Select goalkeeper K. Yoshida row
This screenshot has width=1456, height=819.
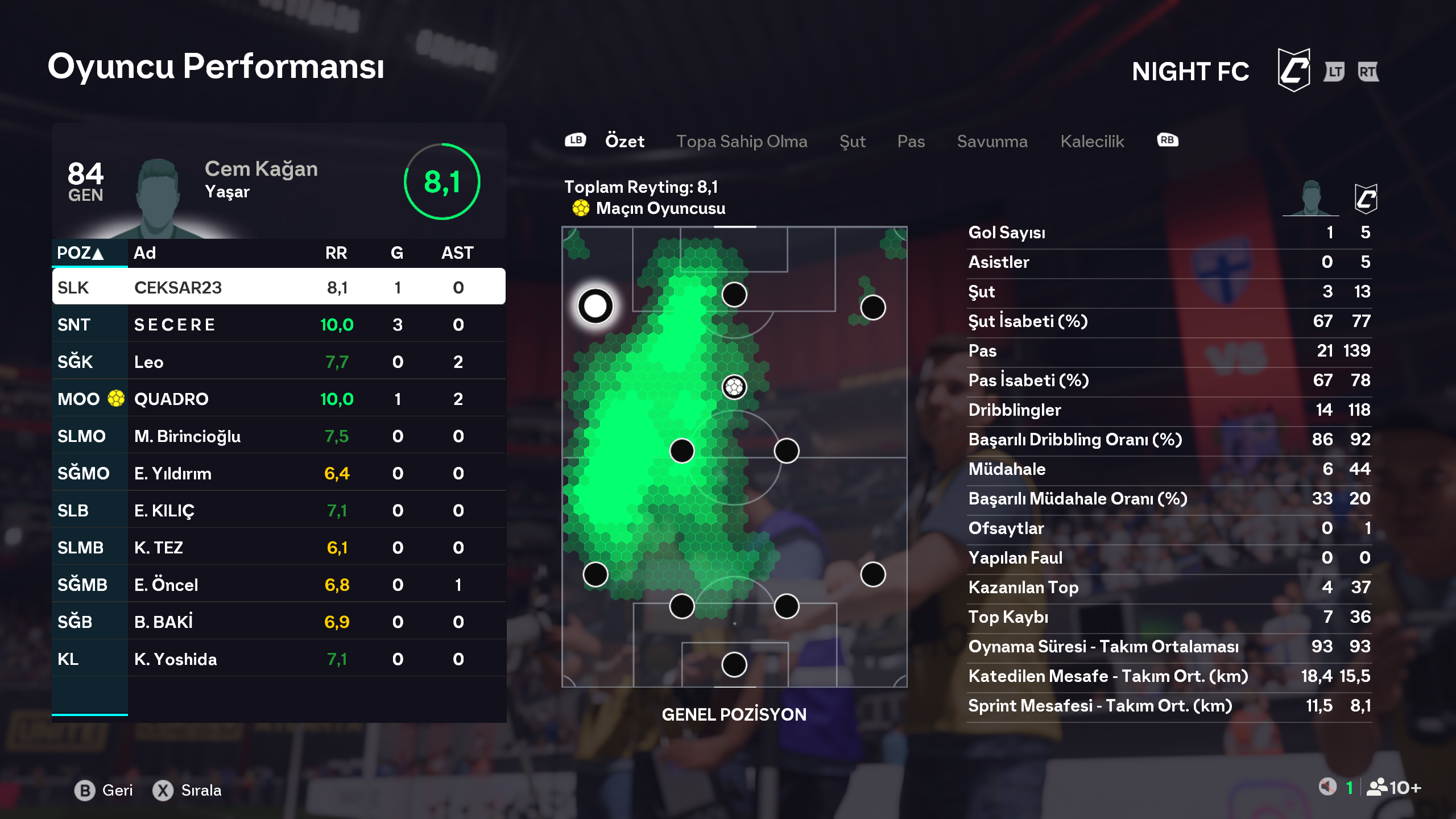279,659
